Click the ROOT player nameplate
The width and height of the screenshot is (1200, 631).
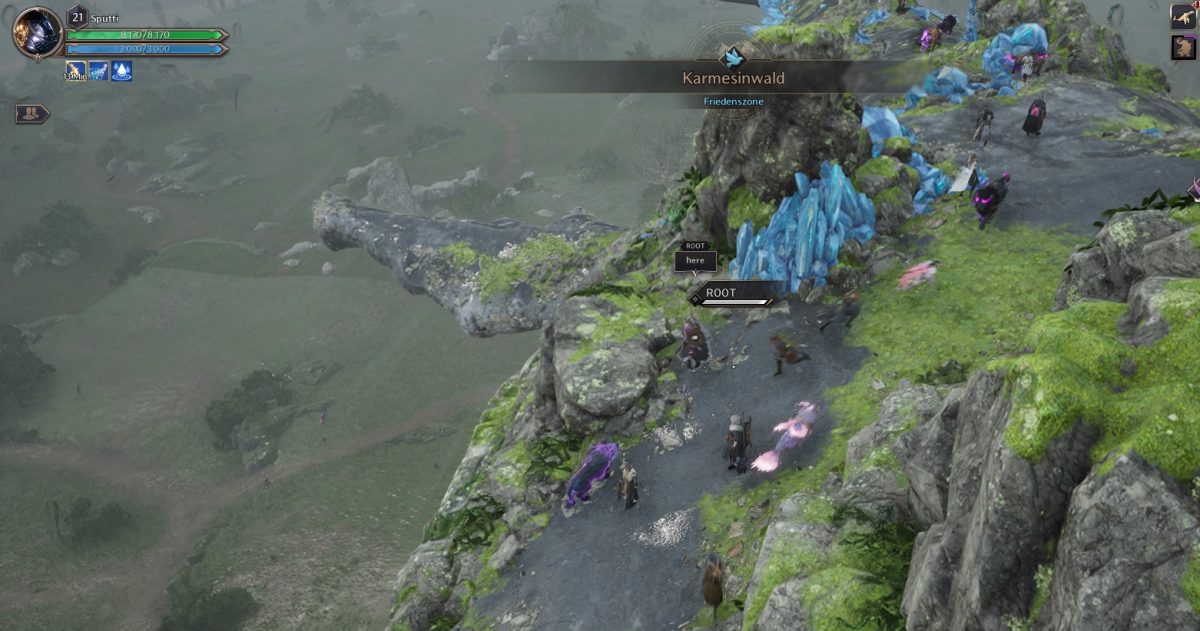point(733,294)
